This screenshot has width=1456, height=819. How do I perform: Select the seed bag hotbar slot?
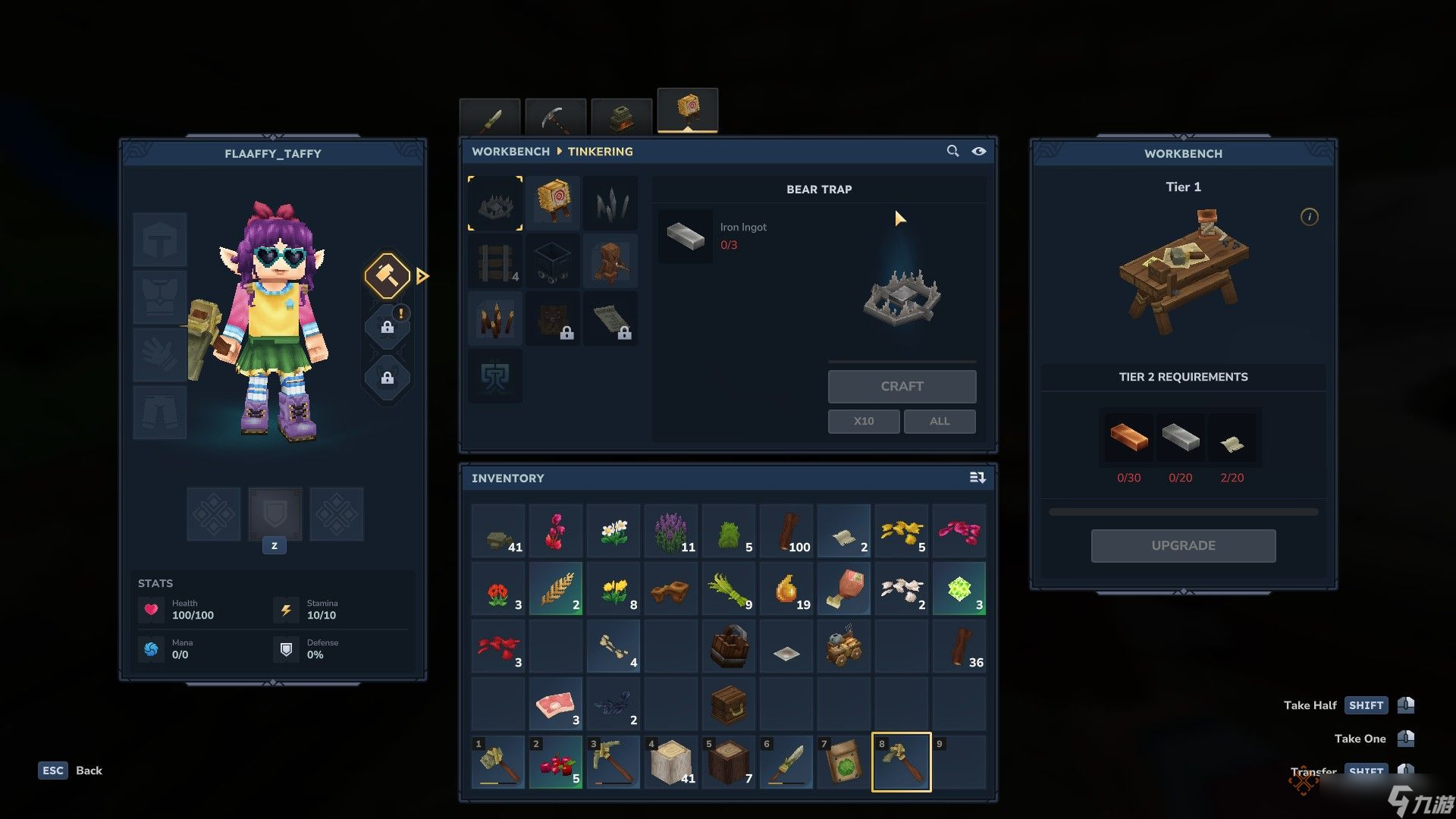click(x=843, y=763)
